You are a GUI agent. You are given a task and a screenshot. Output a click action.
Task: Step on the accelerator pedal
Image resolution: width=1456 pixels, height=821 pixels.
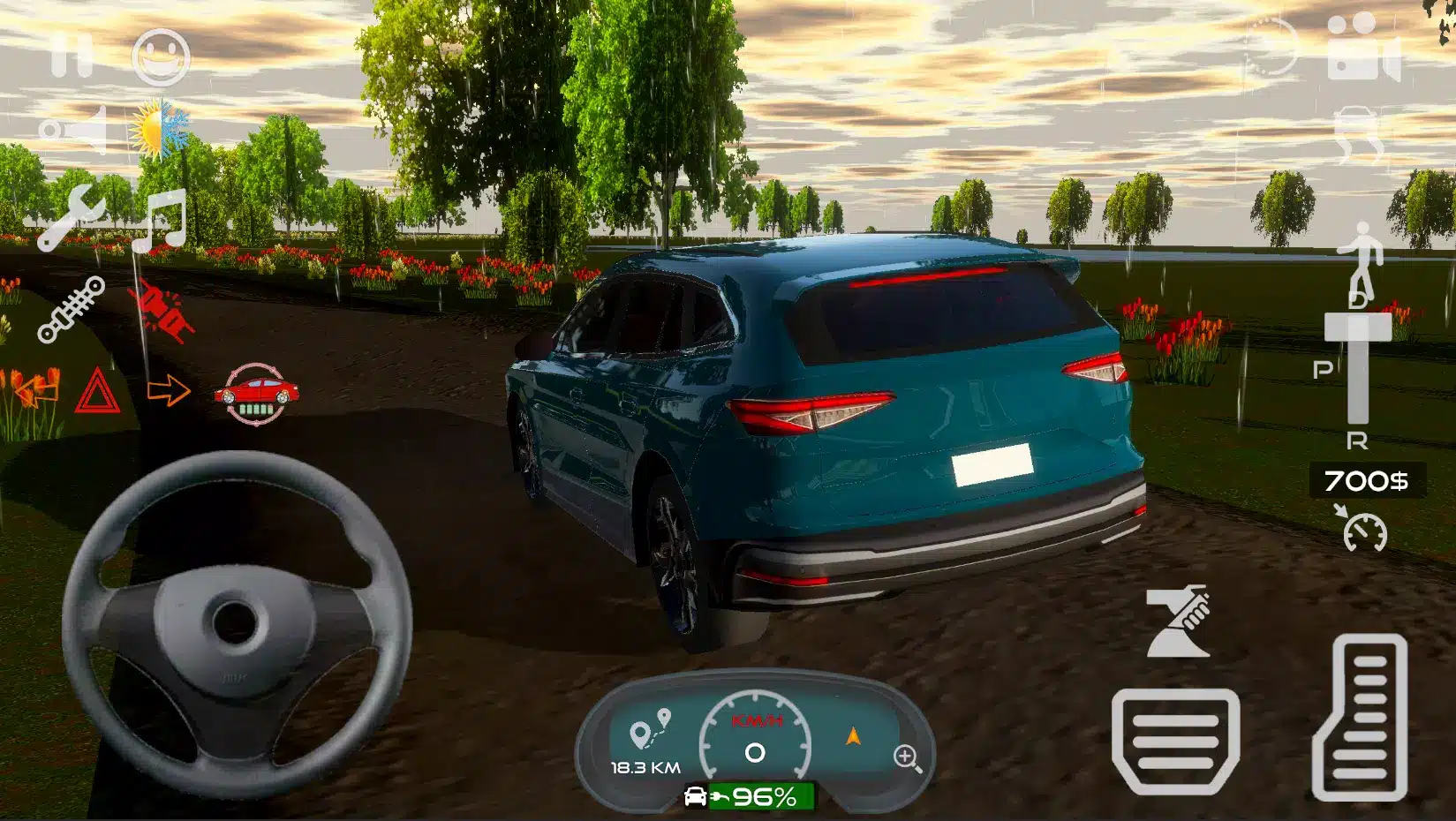click(1360, 717)
